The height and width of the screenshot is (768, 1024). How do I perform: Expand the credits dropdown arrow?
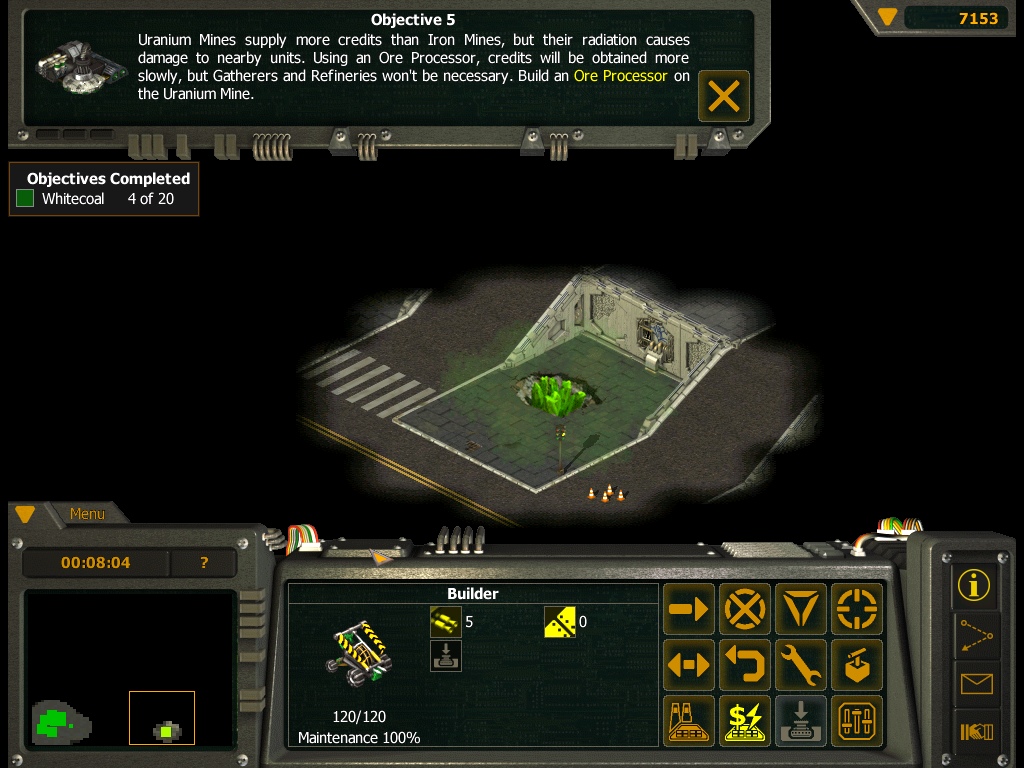point(887,17)
